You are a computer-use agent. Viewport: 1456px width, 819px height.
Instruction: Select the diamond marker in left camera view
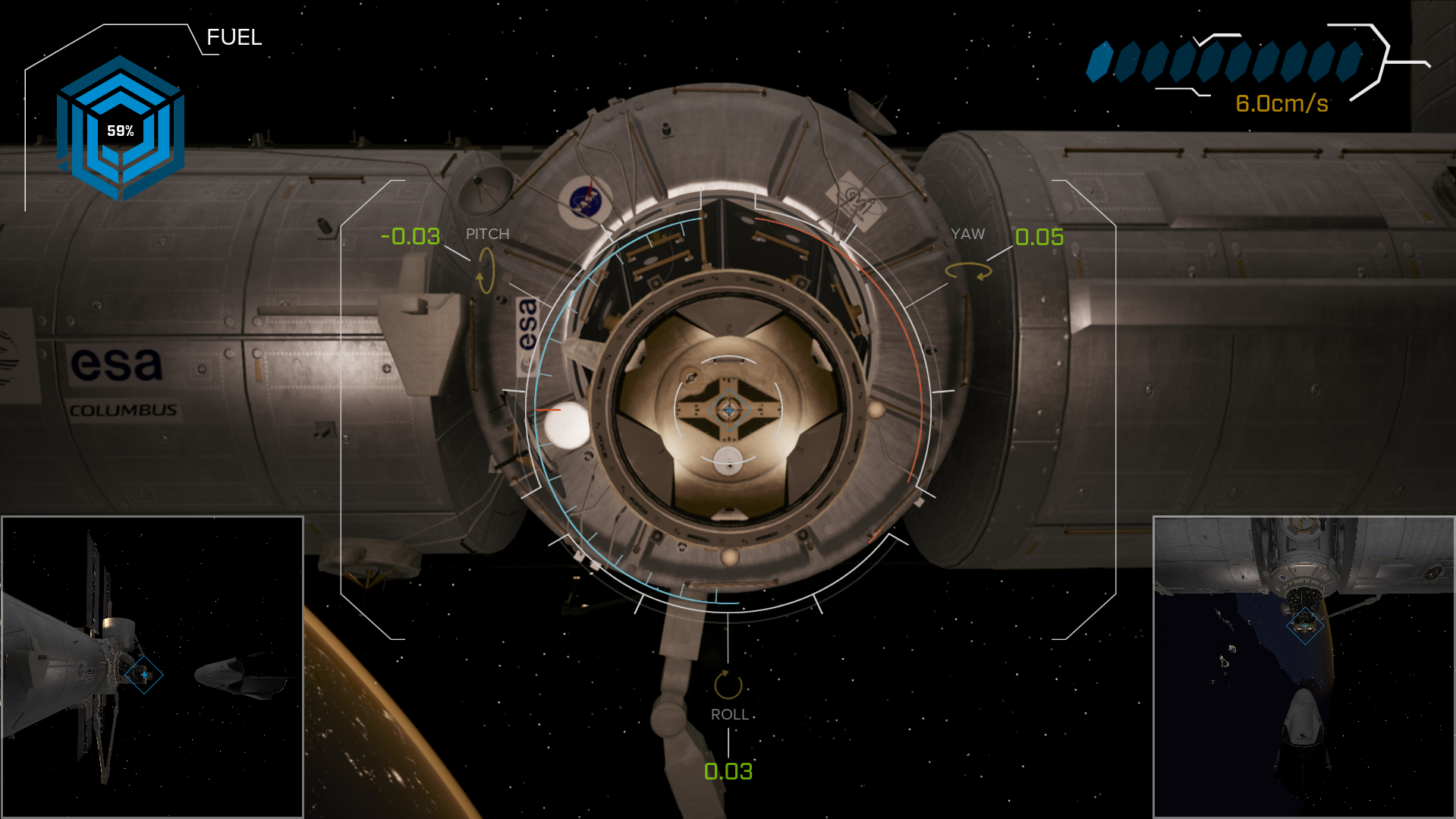click(x=143, y=674)
